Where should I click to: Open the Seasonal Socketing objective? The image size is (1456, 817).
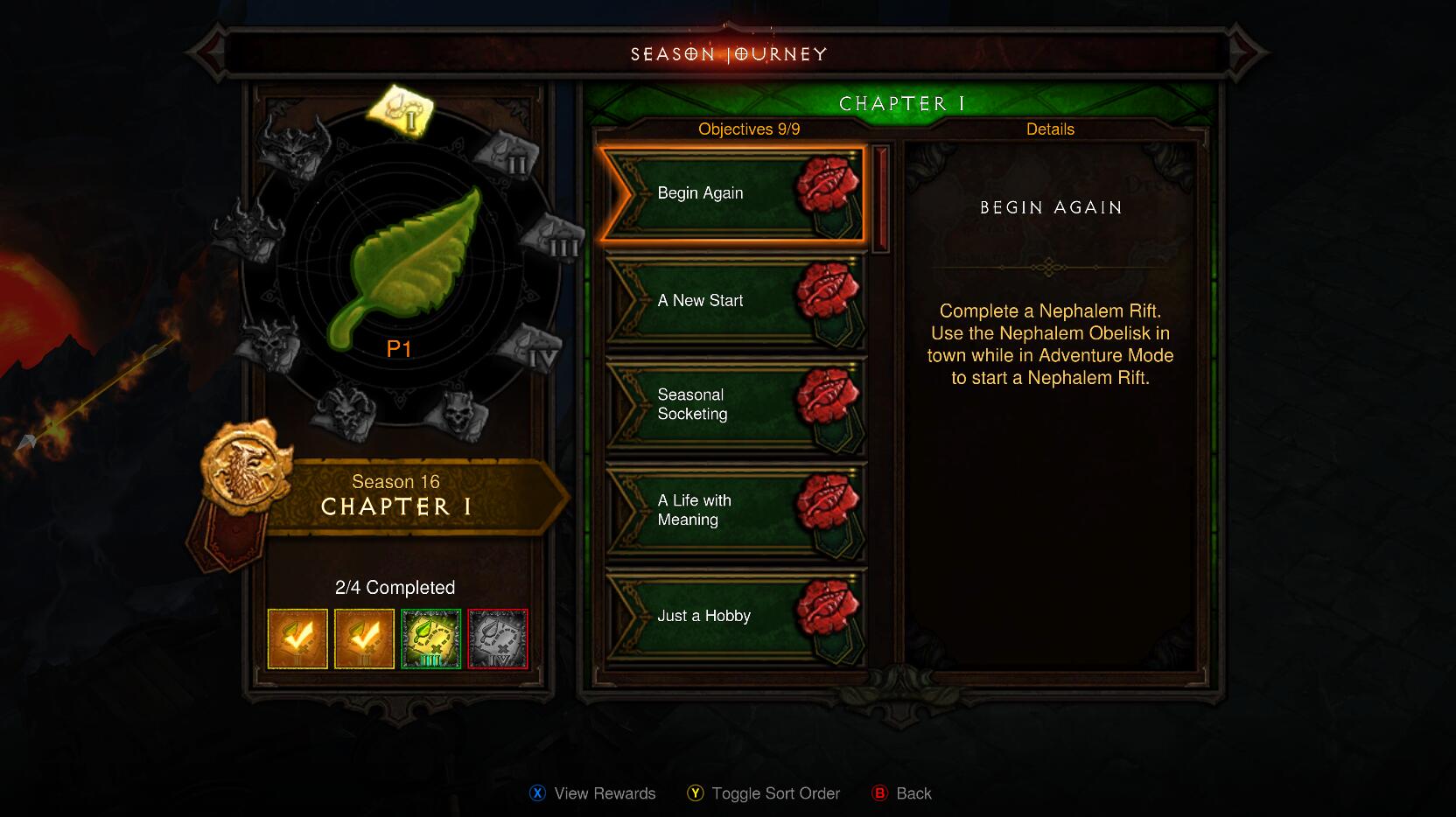pyautogui.click(x=733, y=405)
